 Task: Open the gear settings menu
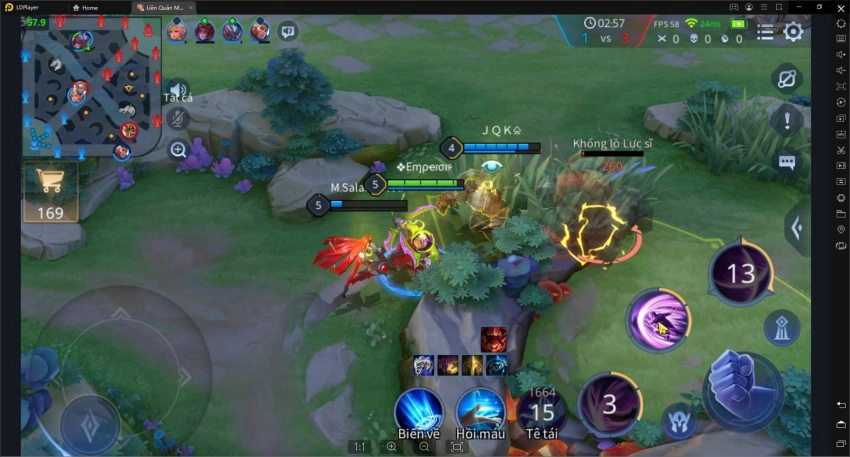(793, 32)
